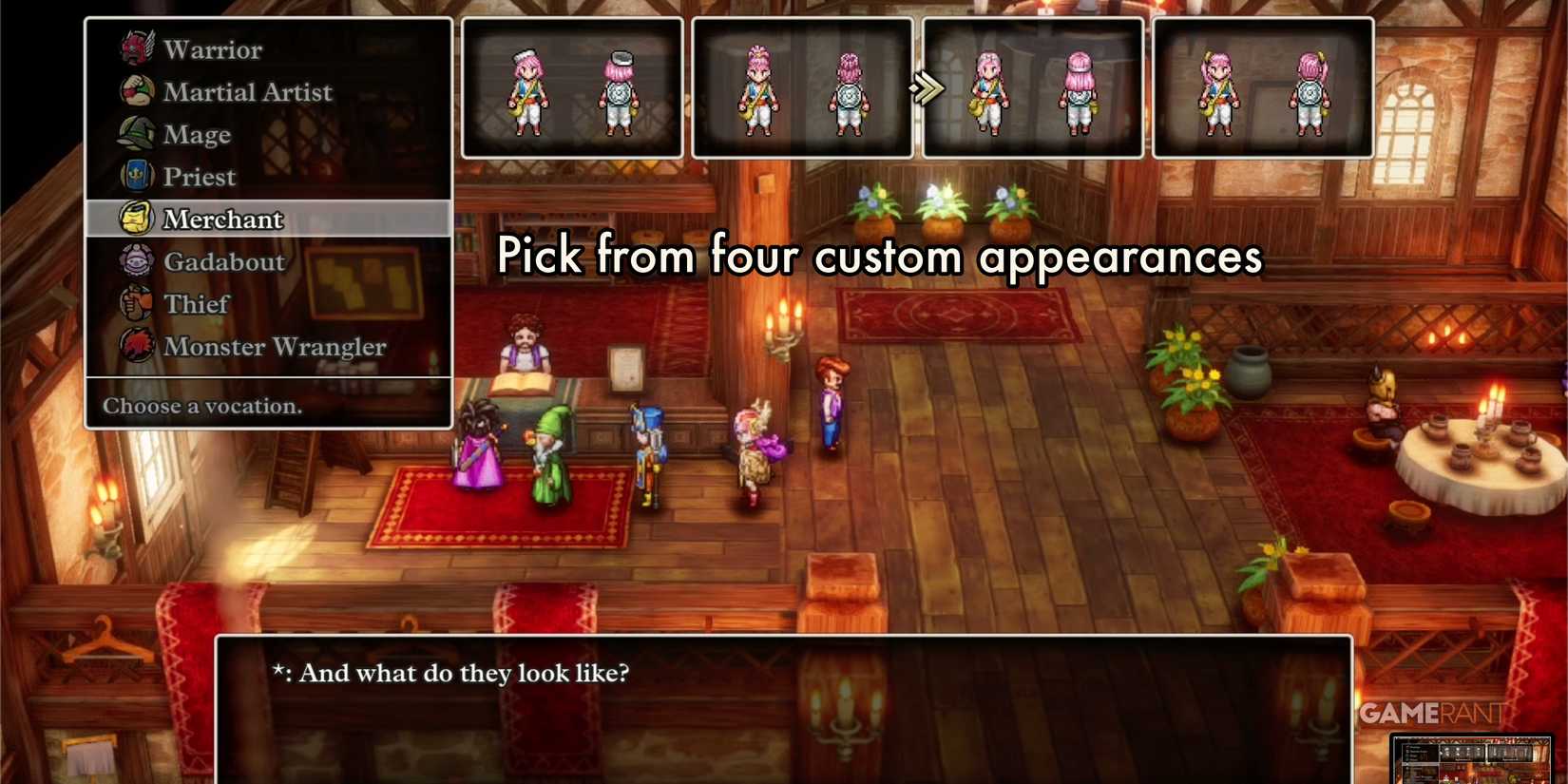Image resolution: width=1568 pixels, height=784 pixels.
Task: Choose the Warrior vocation
Action: coord(213,48)
